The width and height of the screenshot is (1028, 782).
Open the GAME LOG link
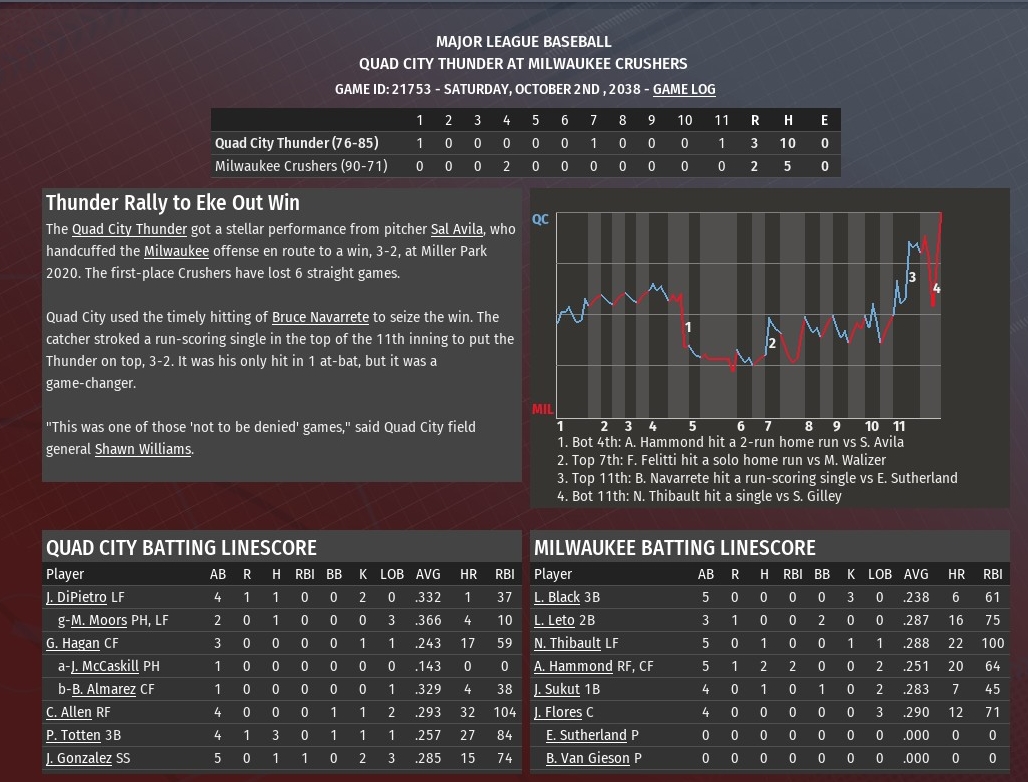pos(684,89)
